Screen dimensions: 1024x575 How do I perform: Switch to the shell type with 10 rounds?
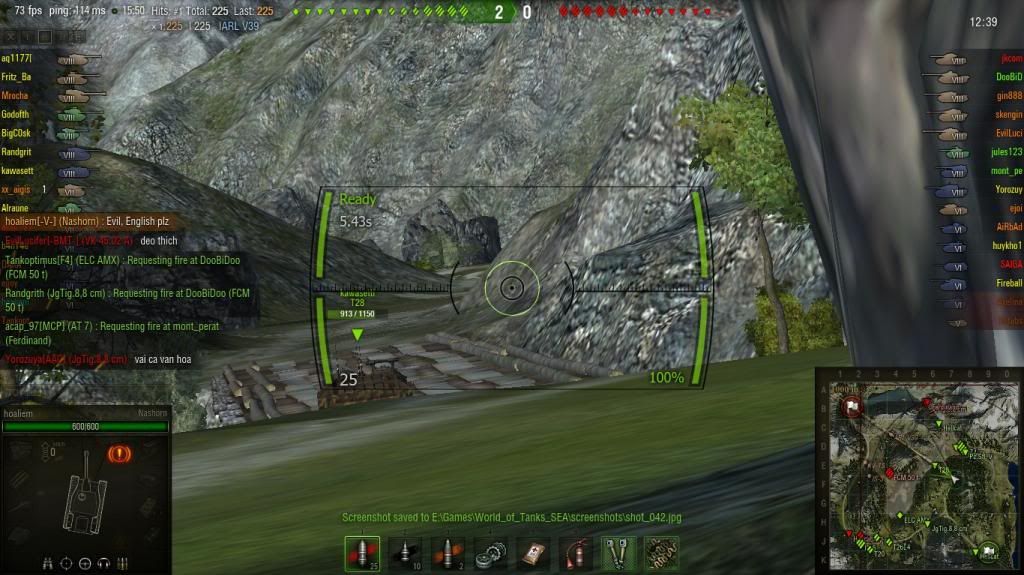(x=404, y=553)
